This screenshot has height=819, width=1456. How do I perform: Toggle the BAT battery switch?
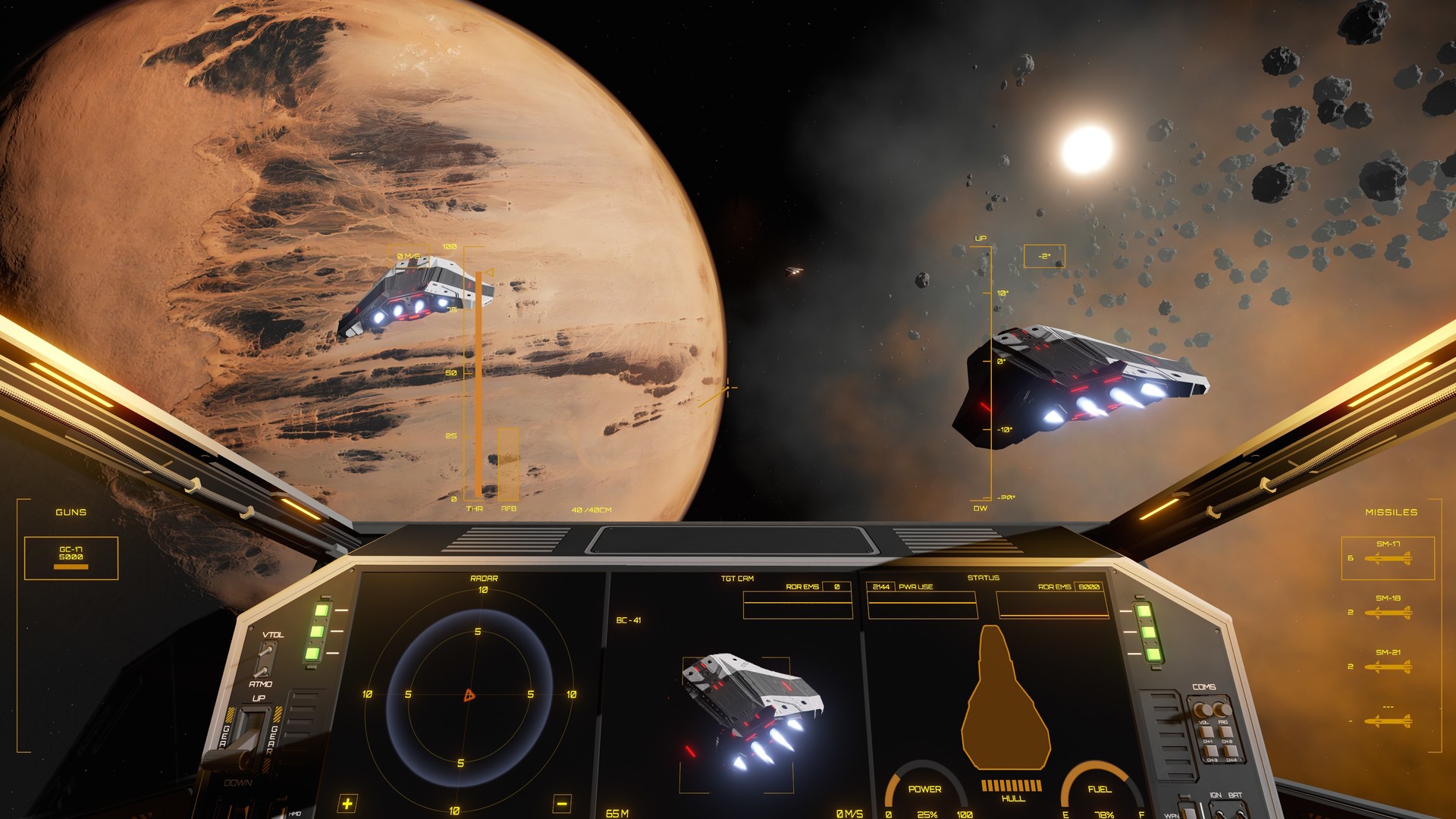tap(1242, 813)
